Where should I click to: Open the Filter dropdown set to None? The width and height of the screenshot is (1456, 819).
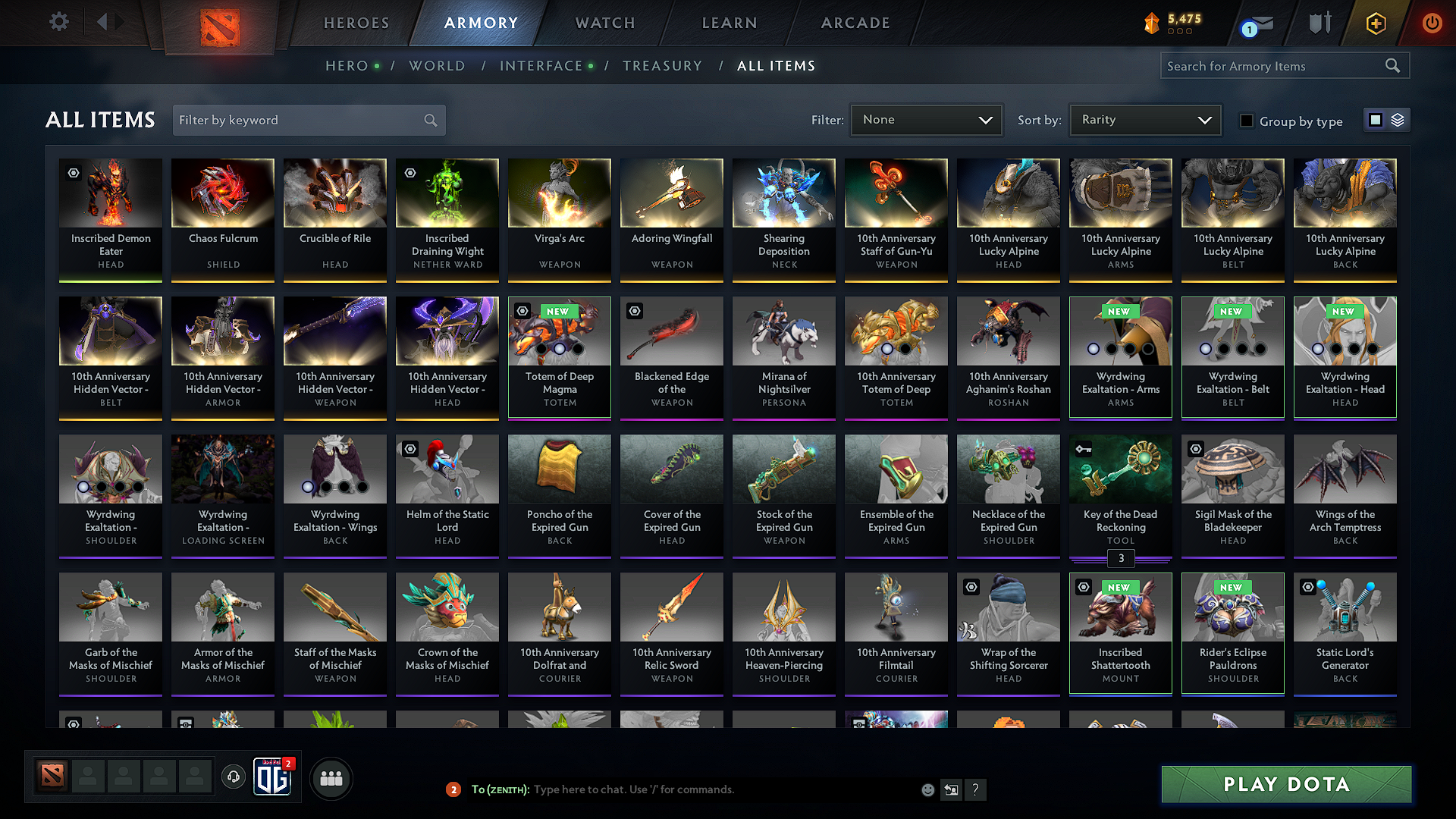(926, 119)
